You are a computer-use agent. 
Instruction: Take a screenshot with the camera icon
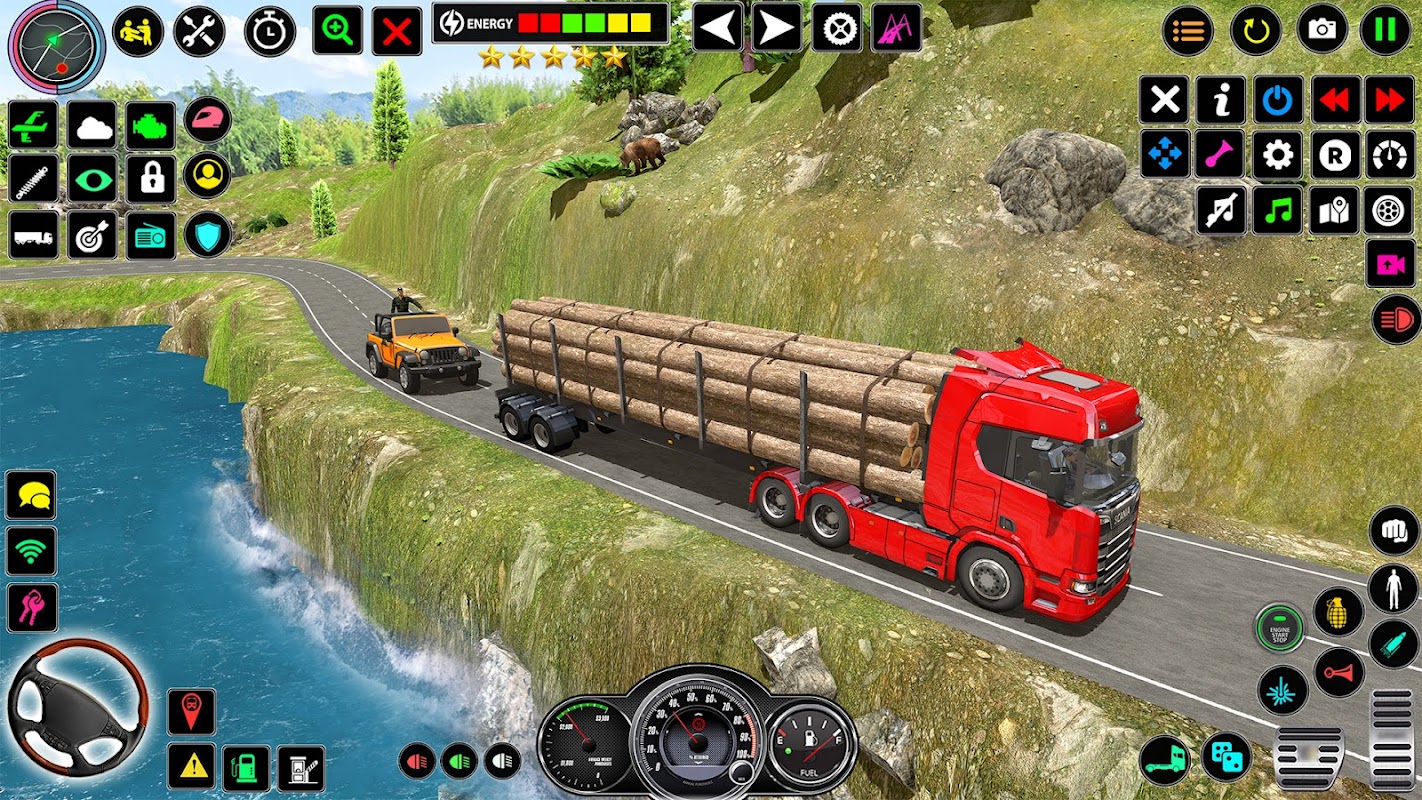tap(1322, 30)
